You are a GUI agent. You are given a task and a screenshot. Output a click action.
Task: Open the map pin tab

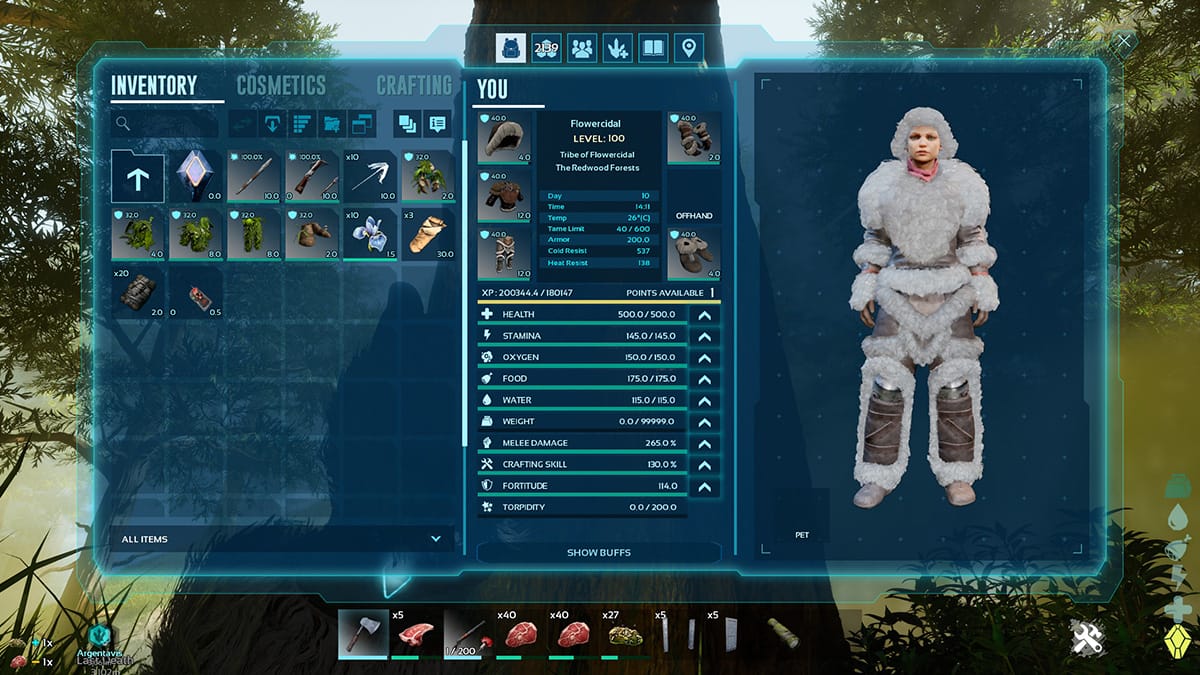tap(687, 47)
